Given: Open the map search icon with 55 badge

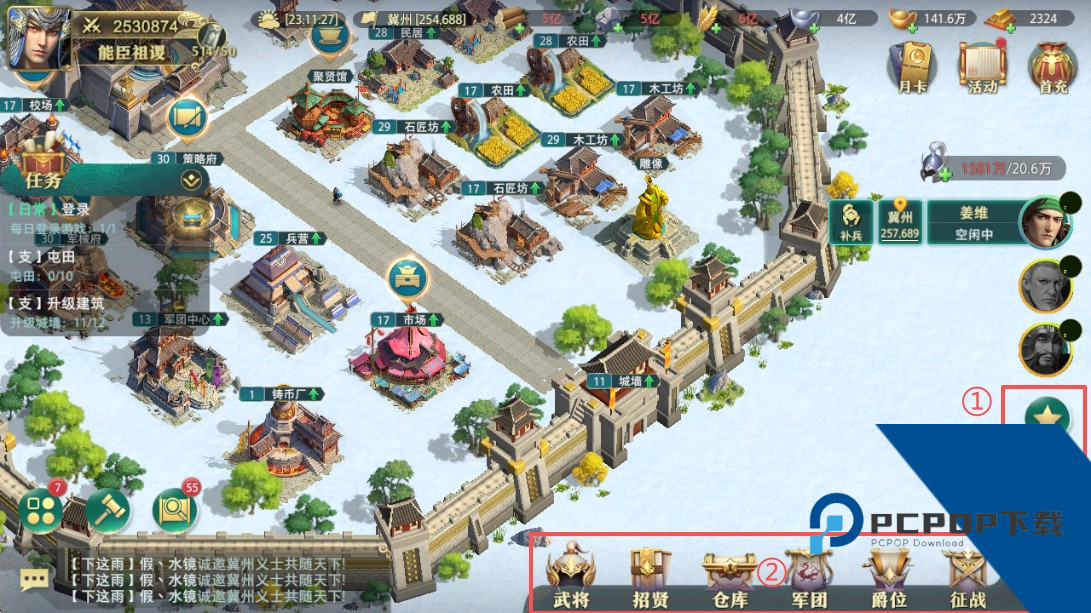Looking at the screenshot, I should tap(174, 511).
